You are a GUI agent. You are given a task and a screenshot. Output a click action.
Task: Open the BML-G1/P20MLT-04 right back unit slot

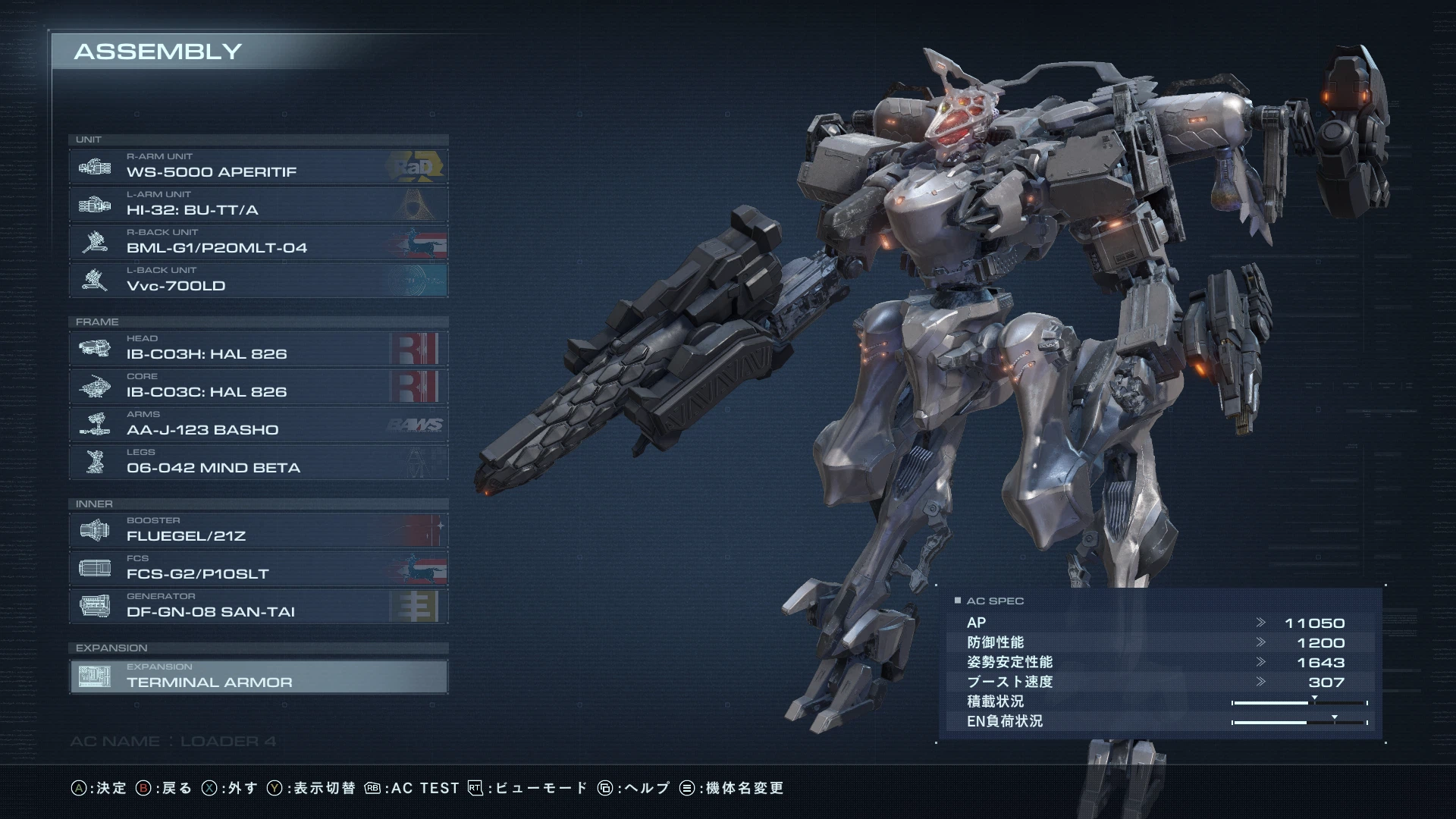(258, 243)
